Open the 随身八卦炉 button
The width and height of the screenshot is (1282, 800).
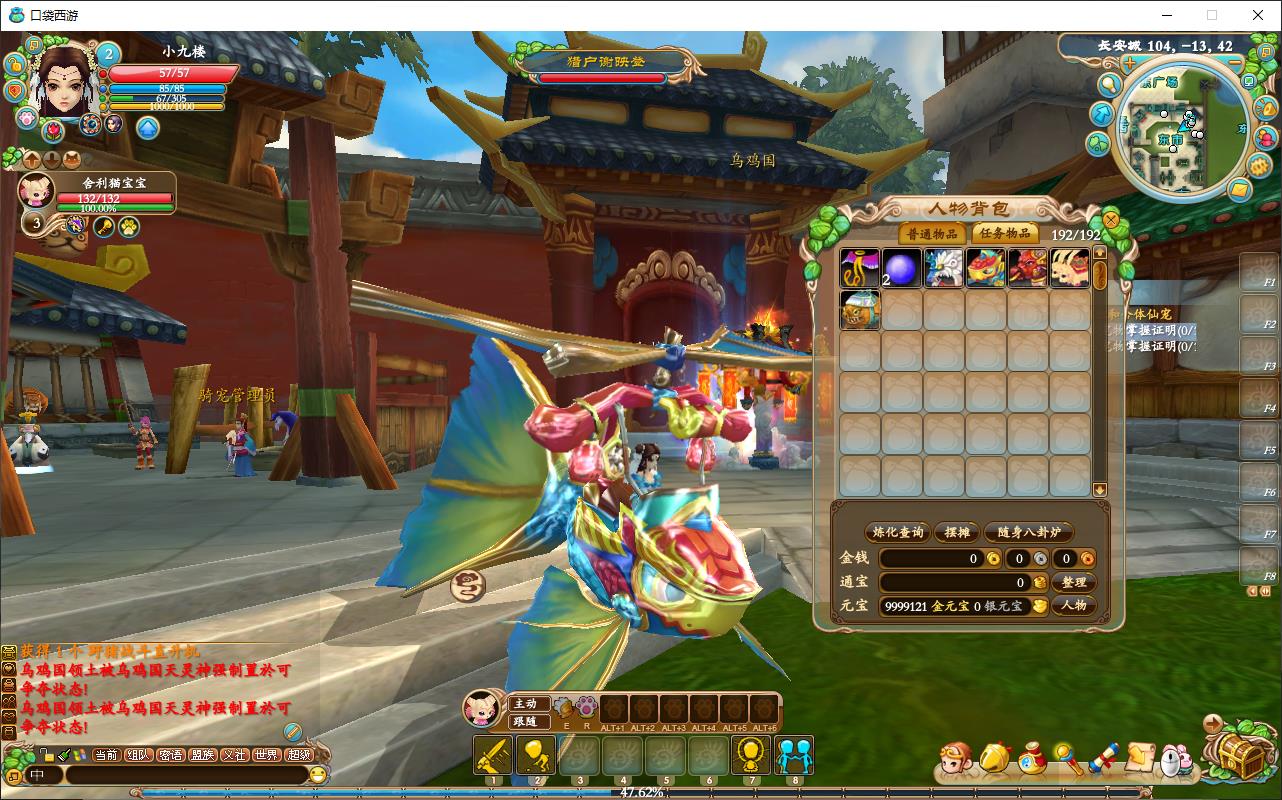click(x=1029, y=532)
